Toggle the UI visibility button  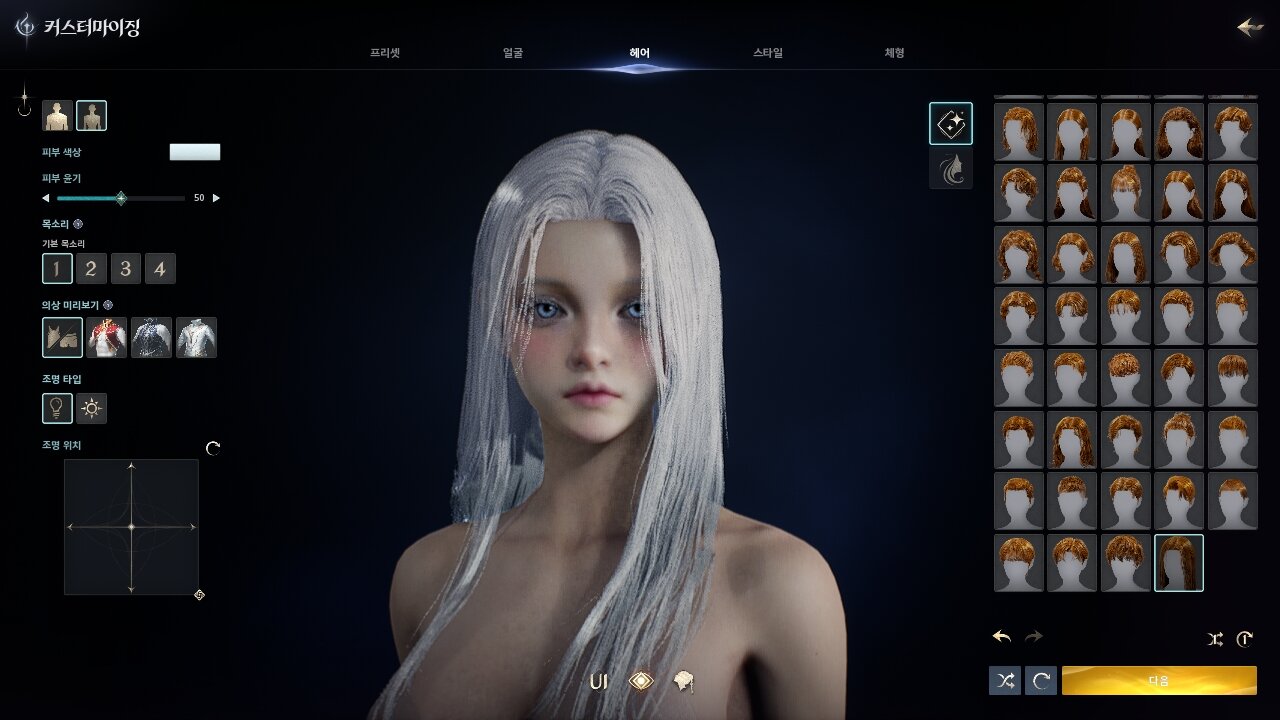click(598, 682)
